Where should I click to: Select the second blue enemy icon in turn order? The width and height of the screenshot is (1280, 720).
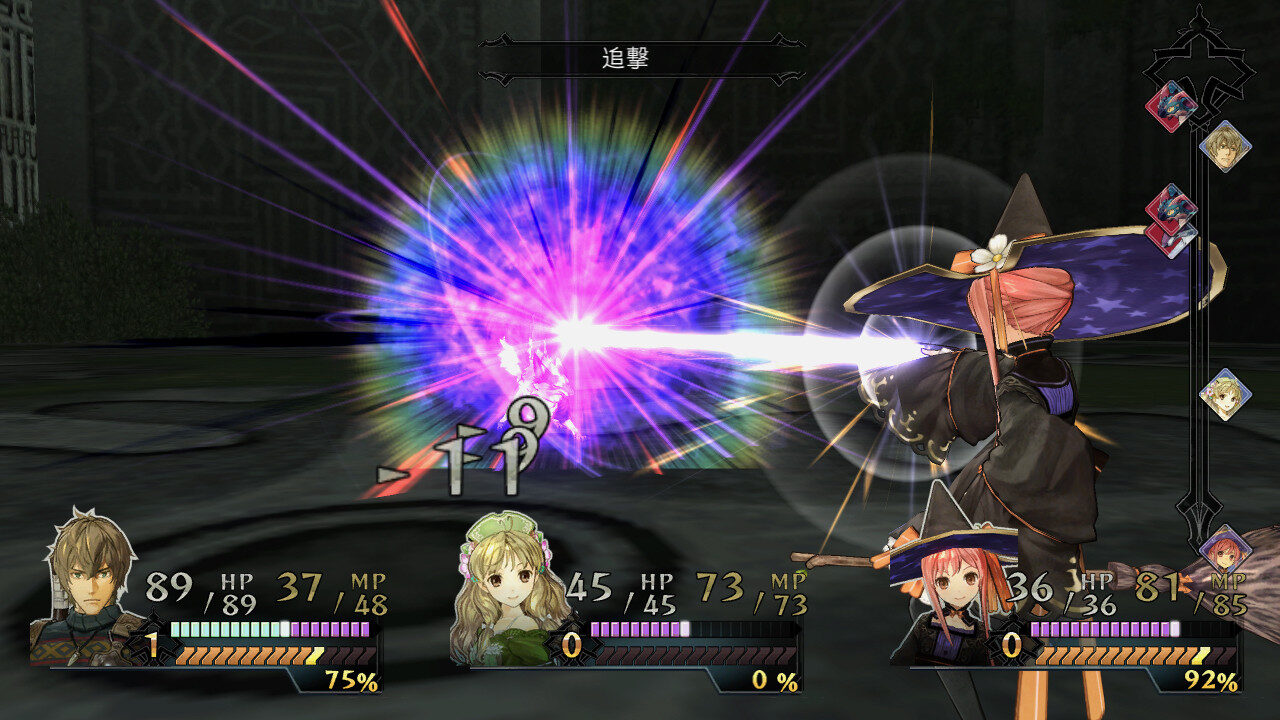[x=1174, y=209]
